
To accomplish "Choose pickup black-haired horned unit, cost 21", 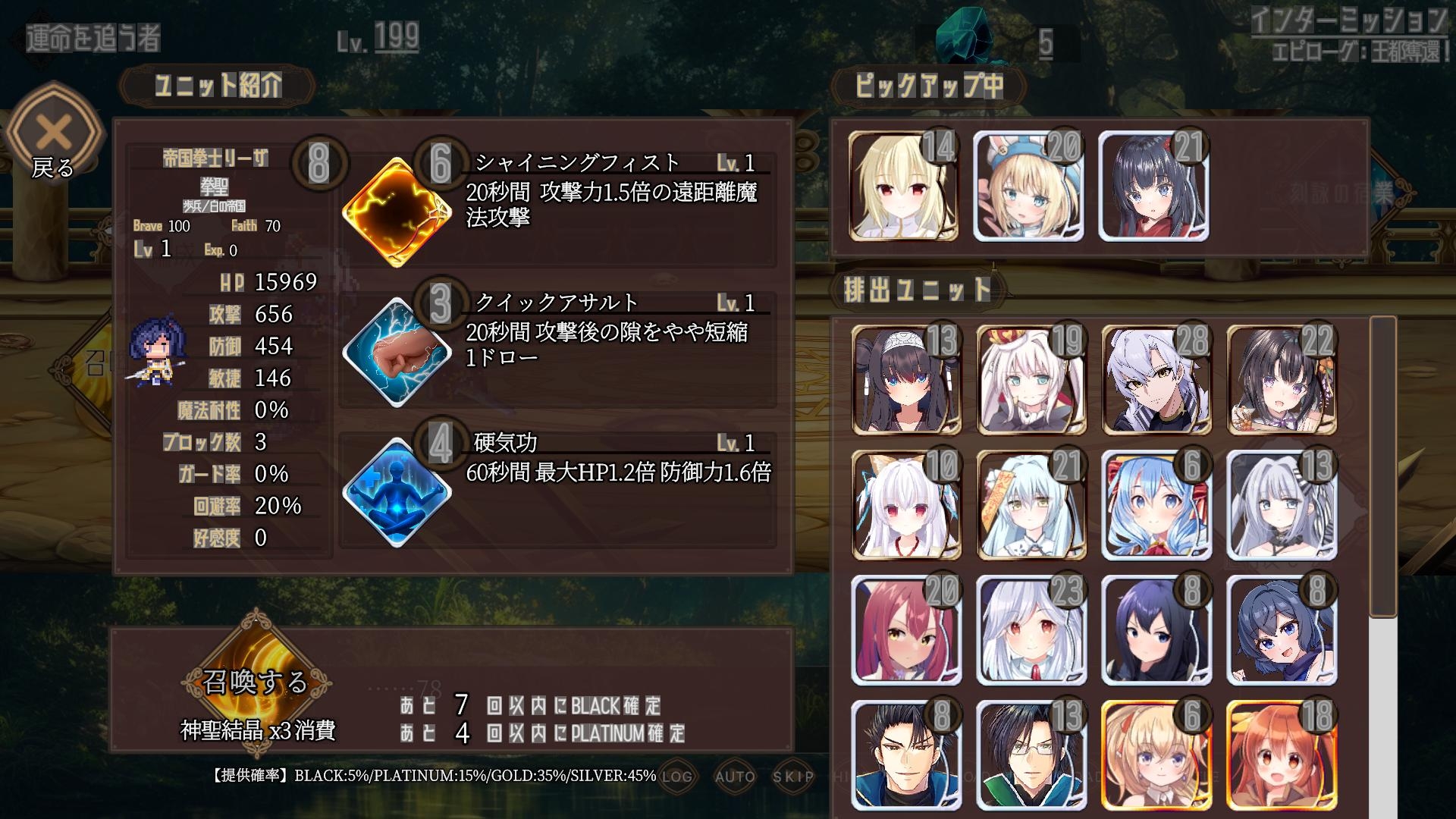I will [x=1153, y=187].
